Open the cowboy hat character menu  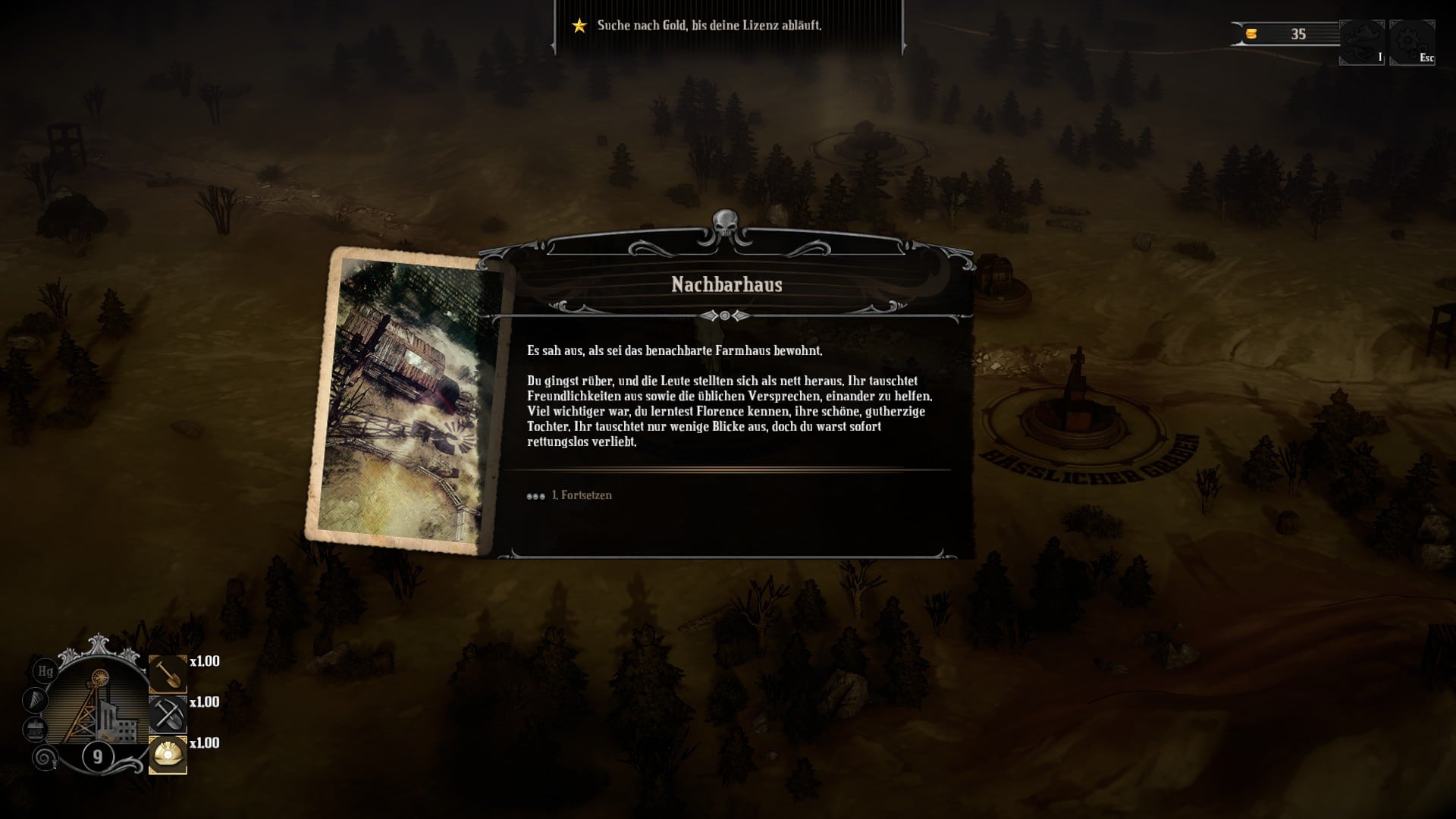coord(1361,42)
